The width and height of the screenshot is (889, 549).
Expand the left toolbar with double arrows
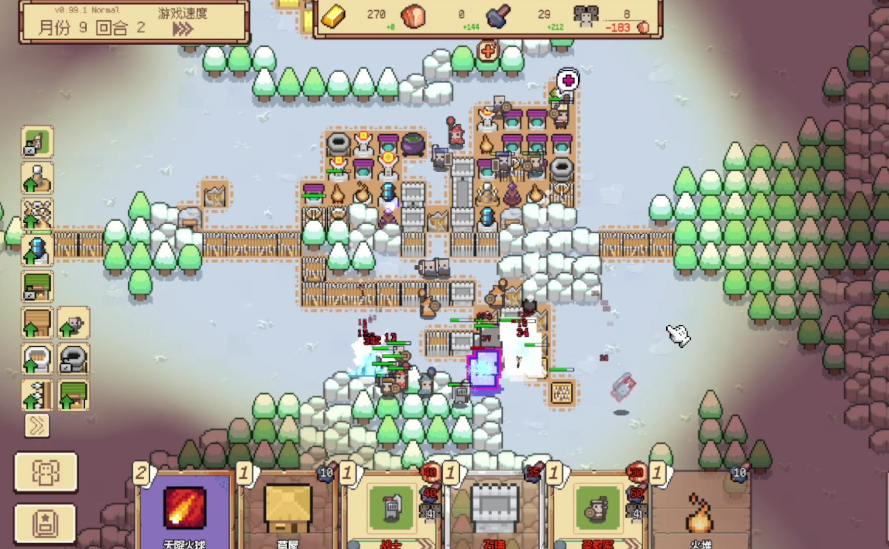coord(37,425)
